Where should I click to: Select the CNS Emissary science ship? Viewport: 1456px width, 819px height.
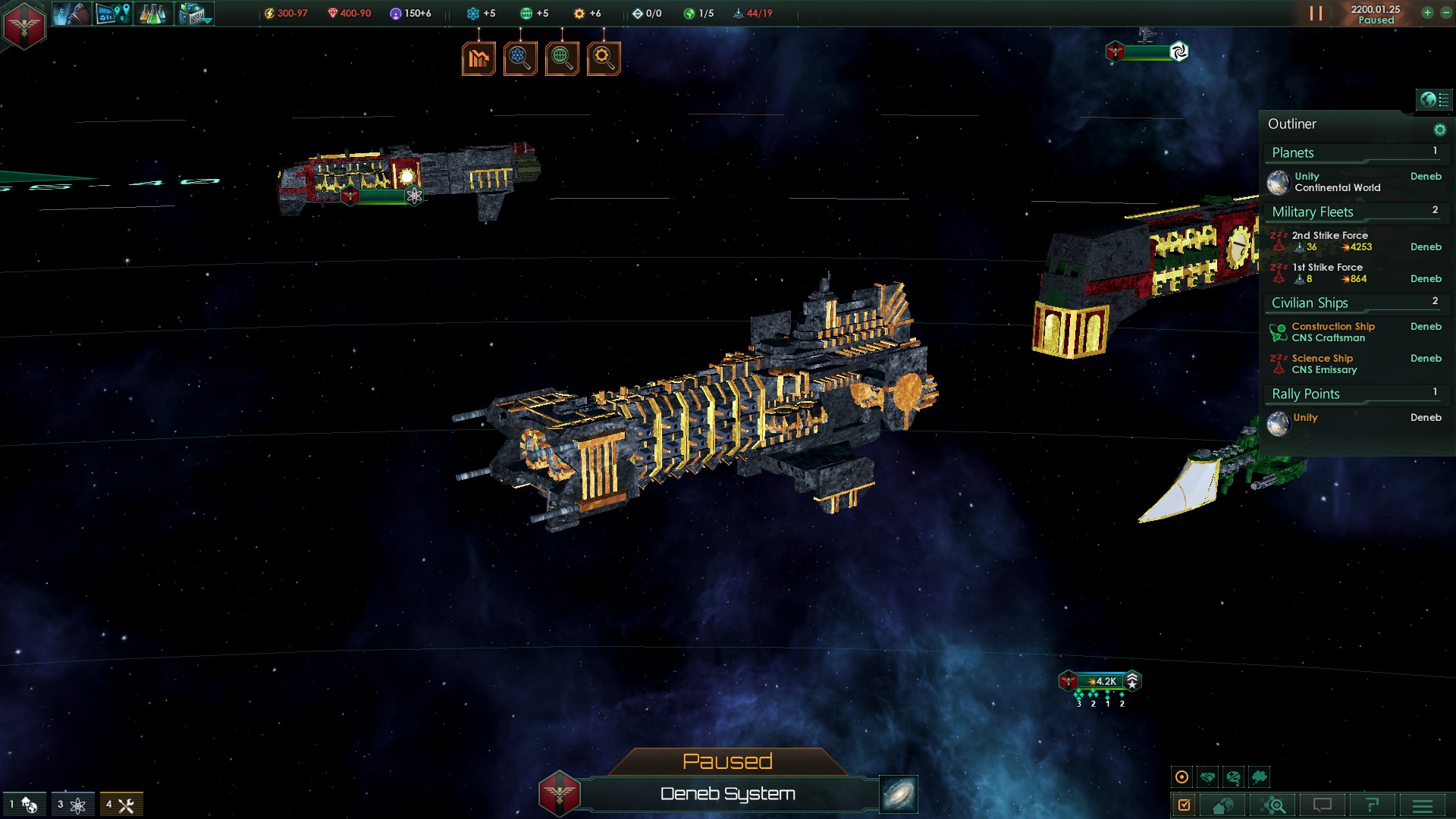(1323, 364)
